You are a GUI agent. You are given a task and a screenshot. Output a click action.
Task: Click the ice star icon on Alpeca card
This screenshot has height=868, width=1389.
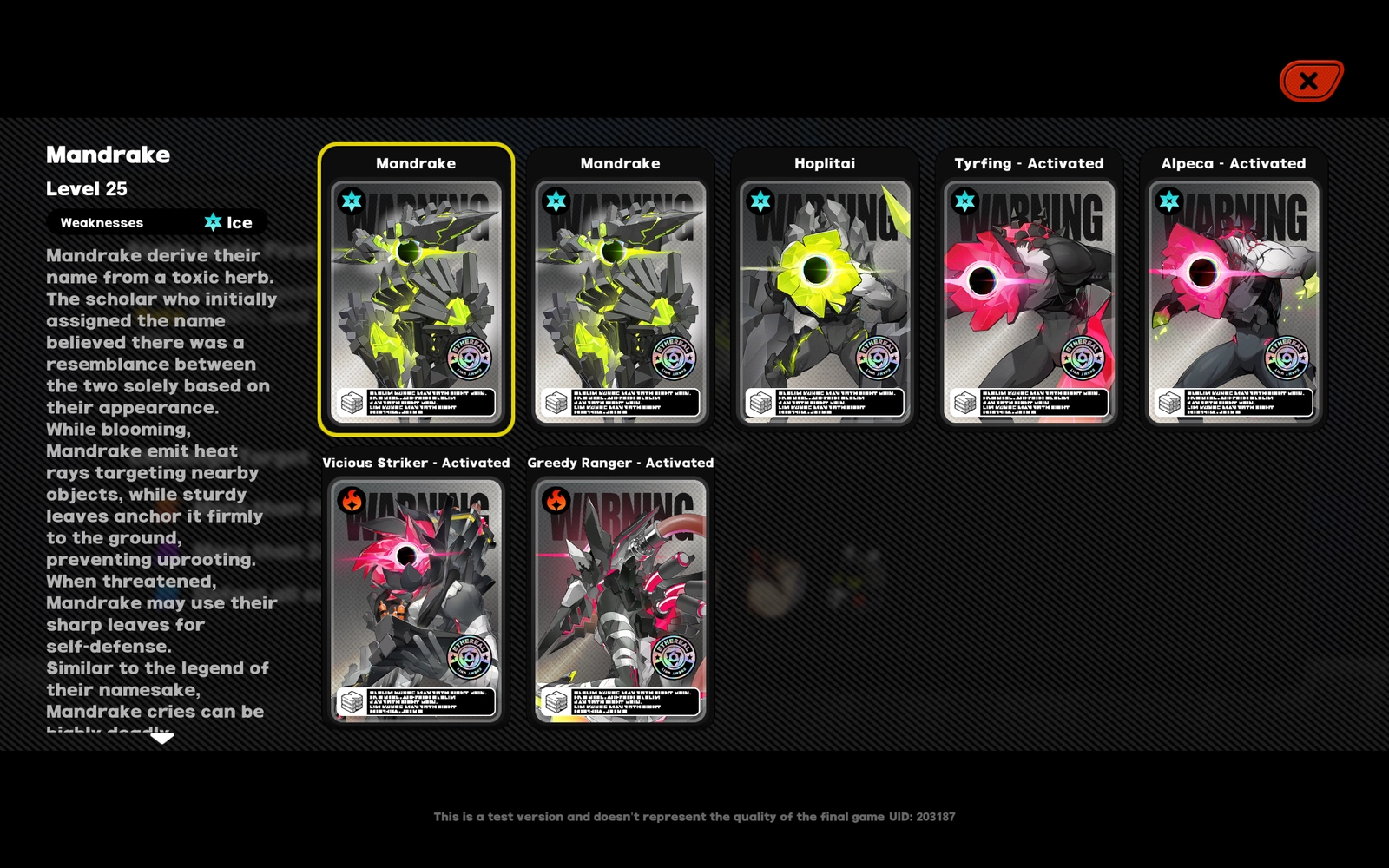pyautogui.click(x=1168, y=200)
